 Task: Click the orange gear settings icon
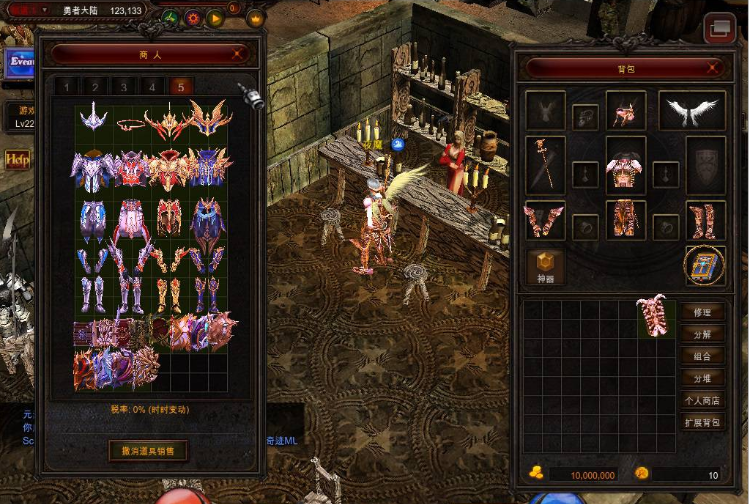pos(192,18)
